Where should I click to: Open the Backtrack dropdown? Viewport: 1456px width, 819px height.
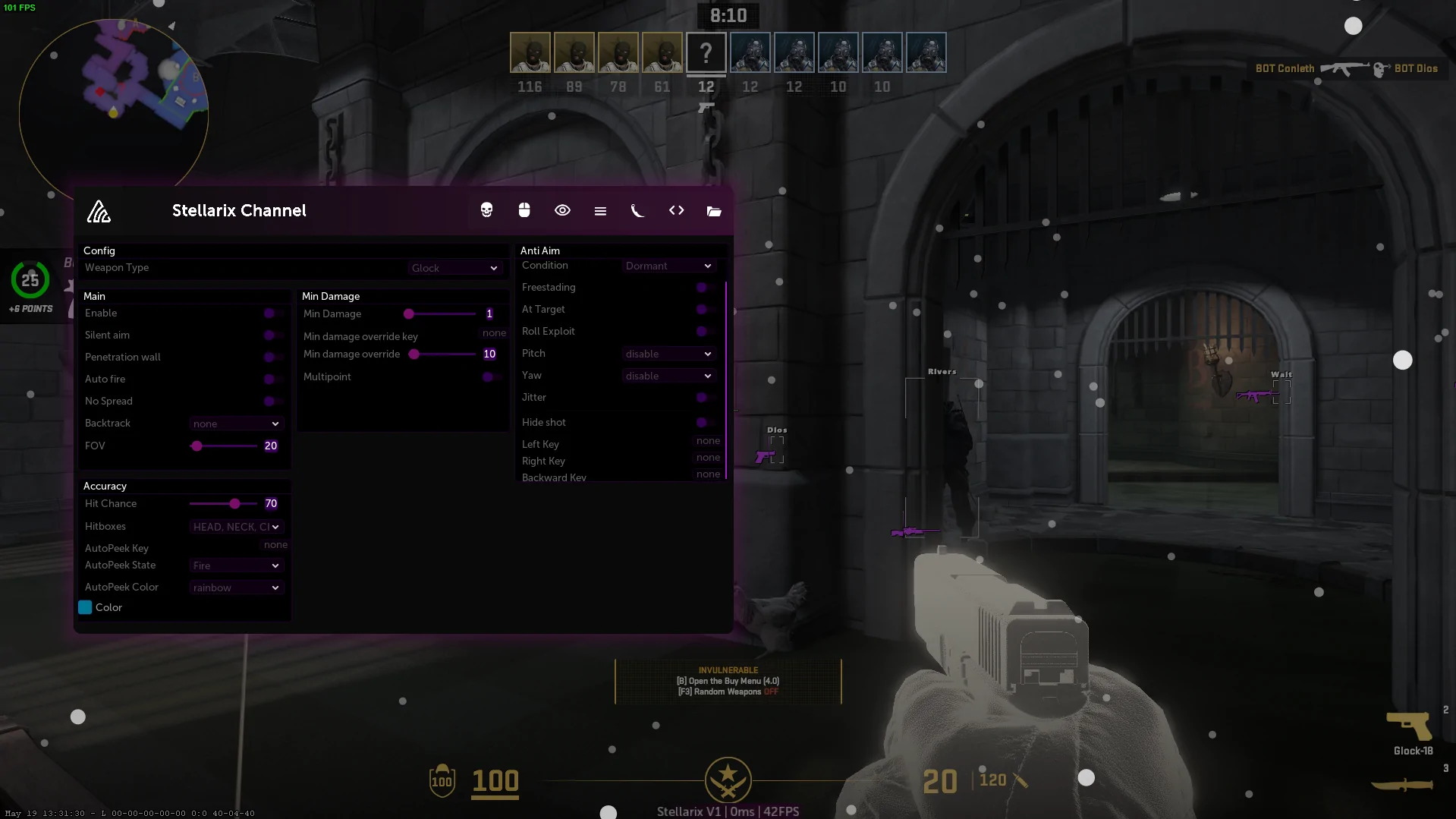tap(236, 424)
